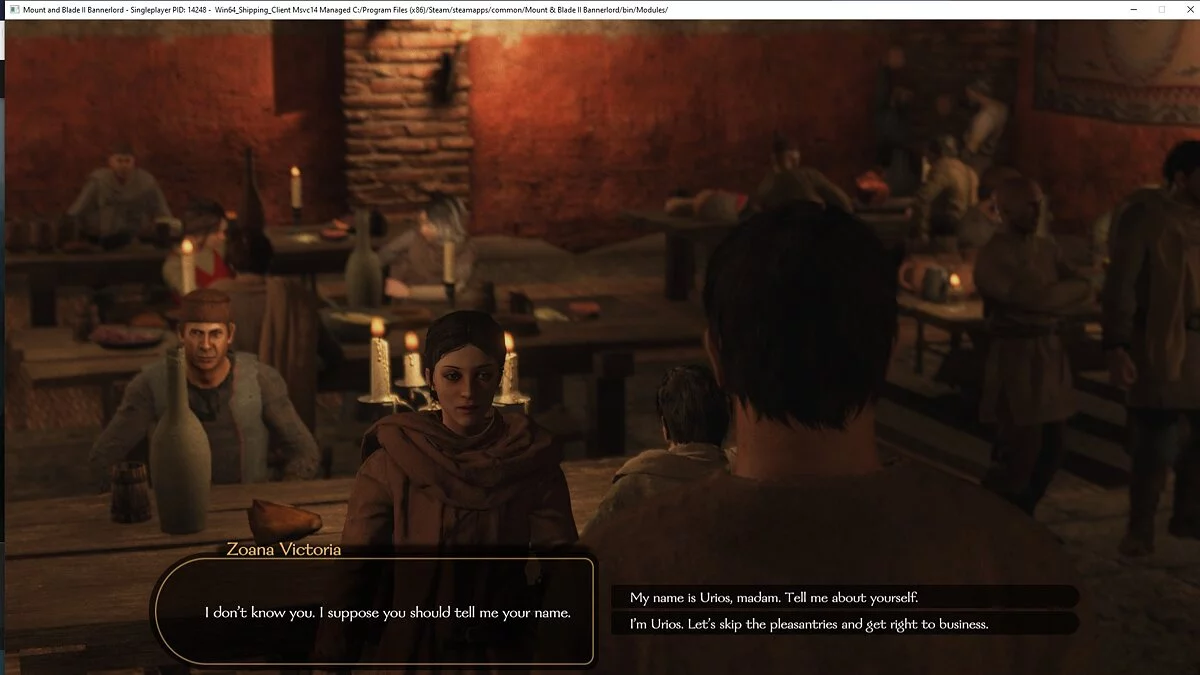Choose the reply "Tell me about yourself"

774,598
